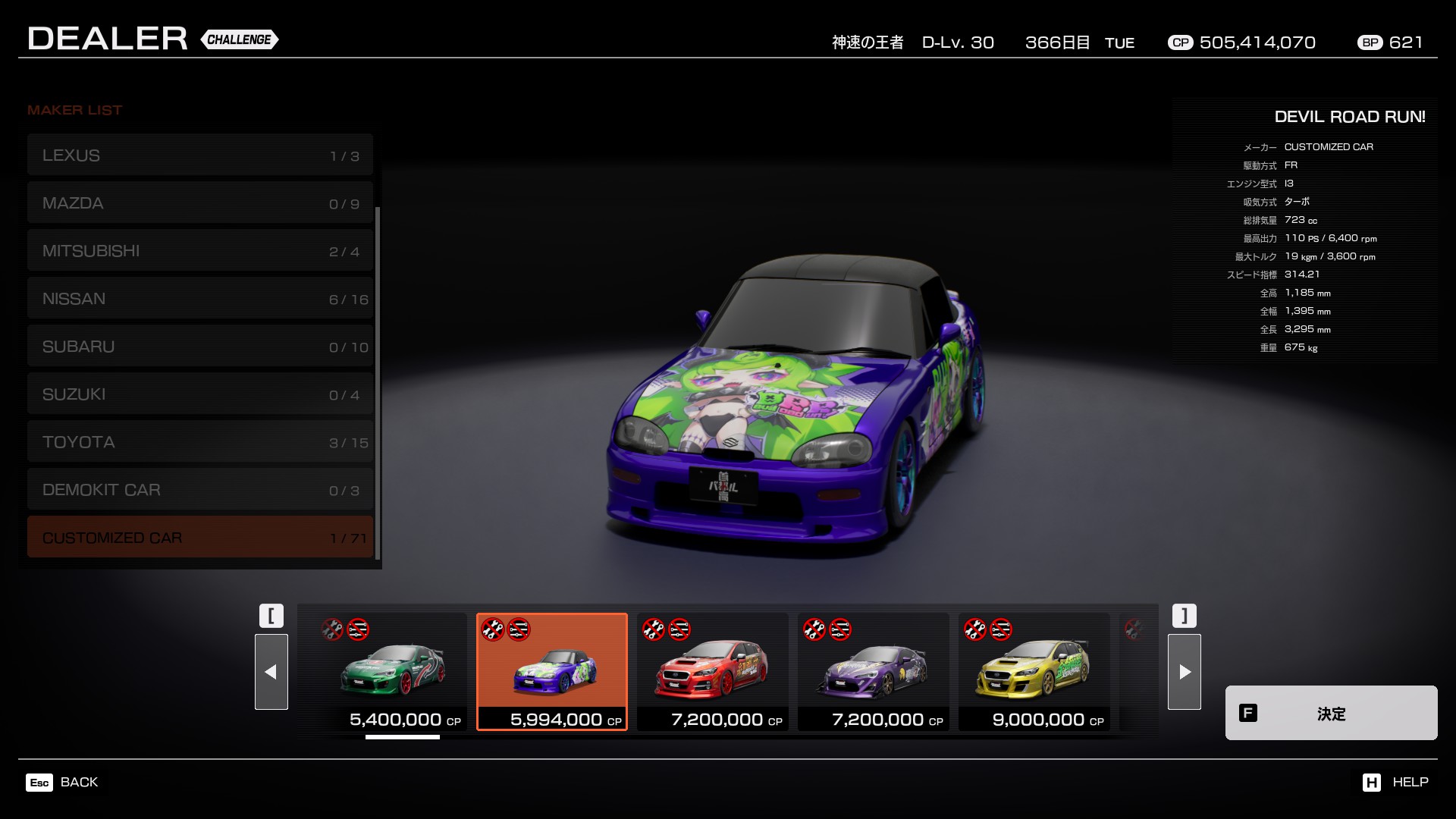Show previous cars with the left arrow
This screenshot has width=1456, height=819.
pyautogui.click(x=271, y=672)
